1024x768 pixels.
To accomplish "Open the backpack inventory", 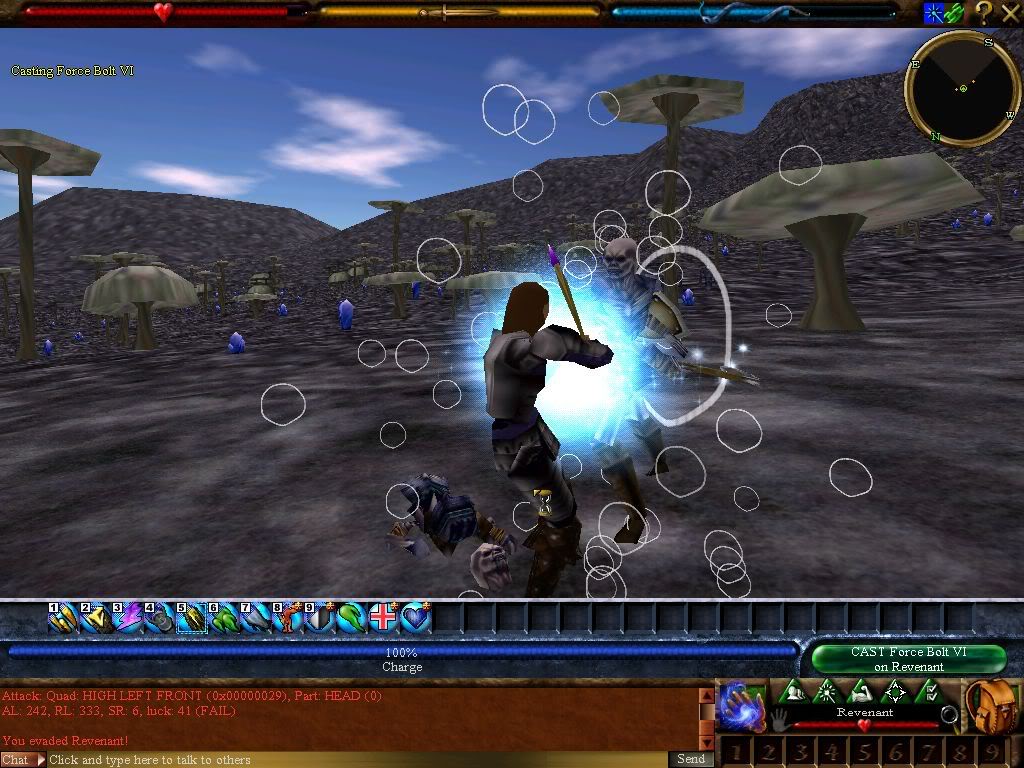I will coord(992,707).
